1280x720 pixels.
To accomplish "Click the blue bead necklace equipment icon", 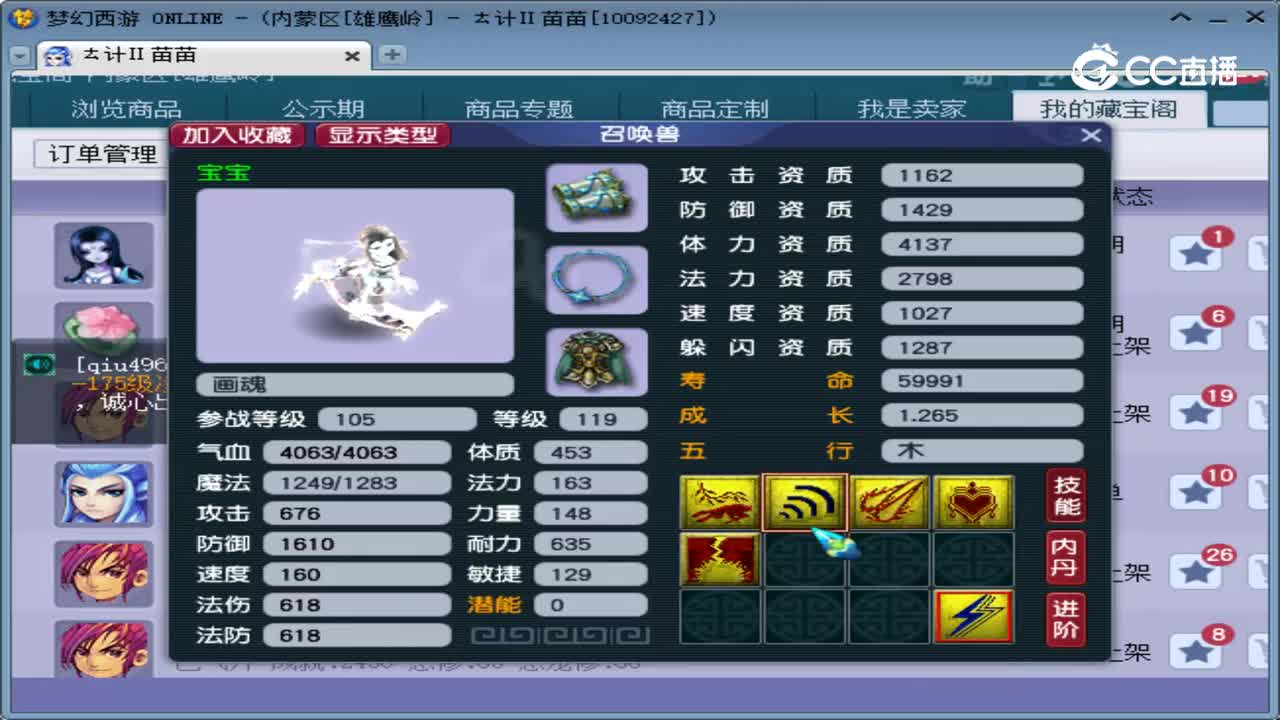I will tap(596, 280).
